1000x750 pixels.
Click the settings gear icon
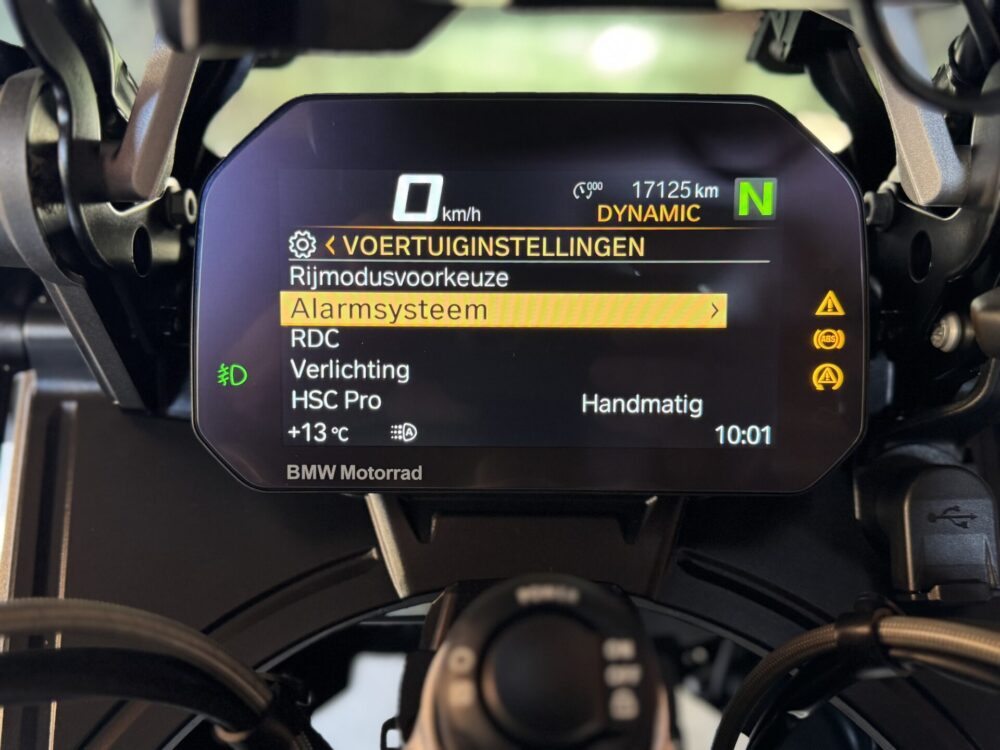tap(301, 245)
